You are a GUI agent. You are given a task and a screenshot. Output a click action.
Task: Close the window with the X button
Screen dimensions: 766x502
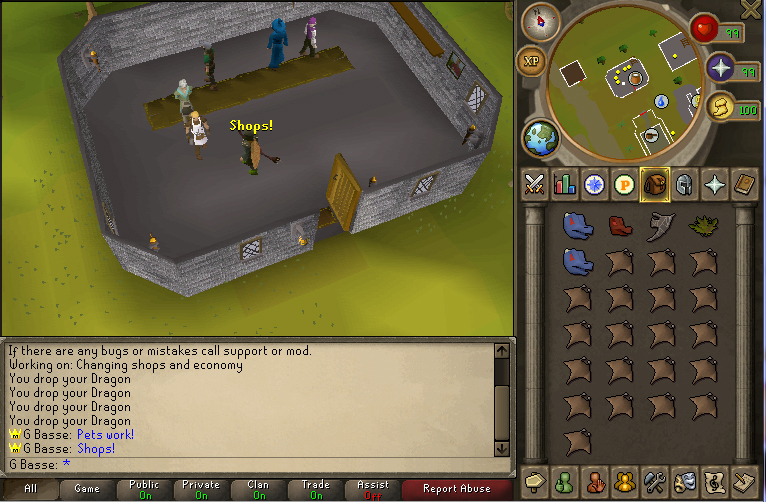coord(751,9)
